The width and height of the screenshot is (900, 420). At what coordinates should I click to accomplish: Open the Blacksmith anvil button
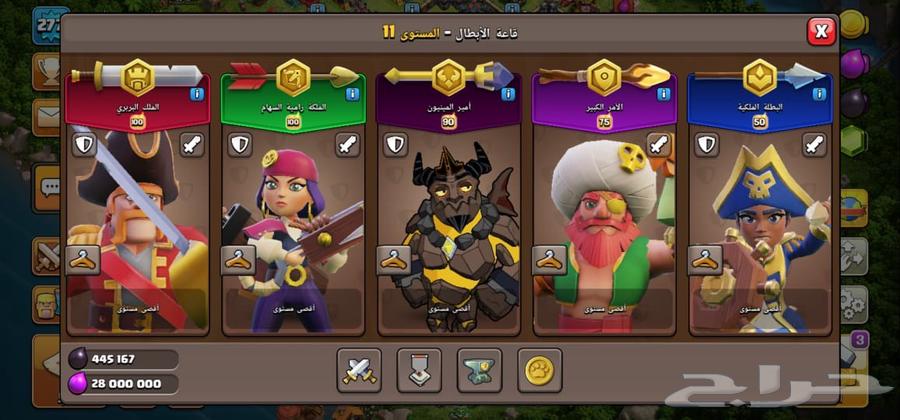tap(478, 370)
